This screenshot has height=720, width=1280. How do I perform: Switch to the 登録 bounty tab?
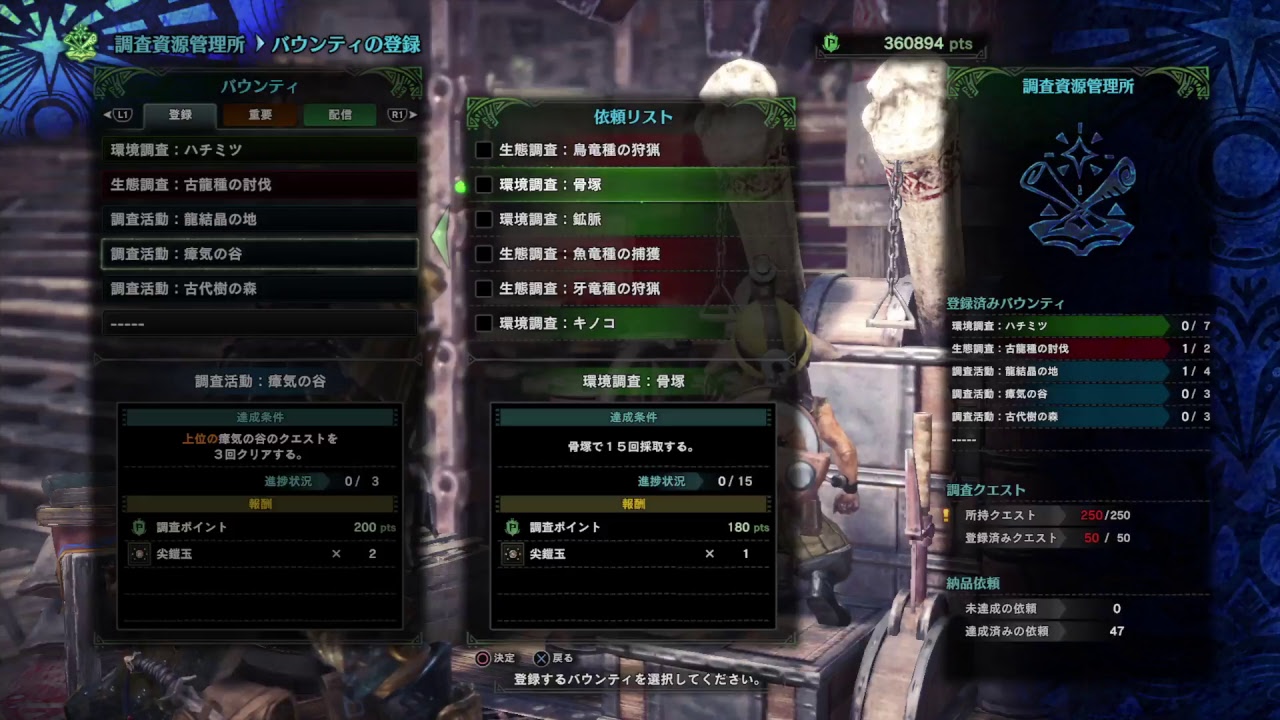coord(180,115)
